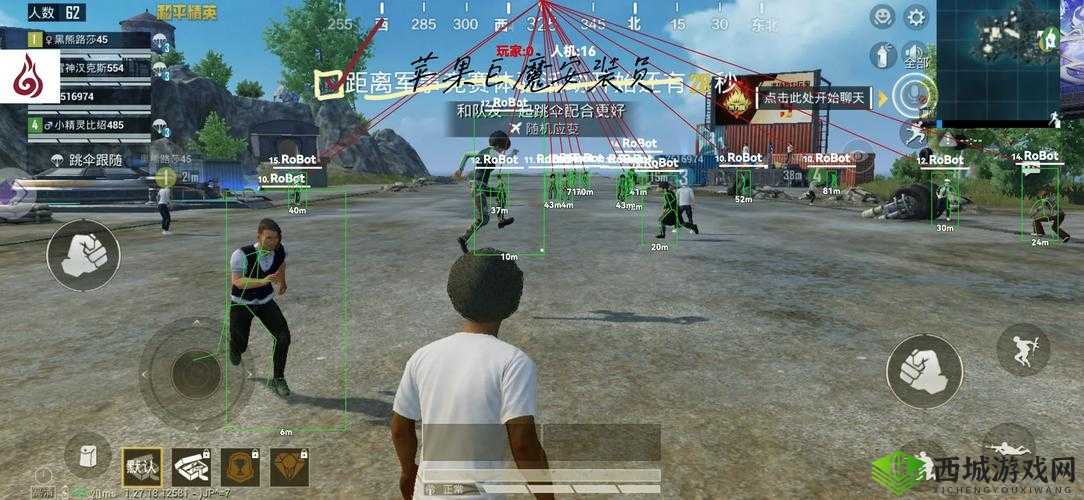Open the backpack inventory
This screenshot has height=500, width=1084.
(88, 457)
